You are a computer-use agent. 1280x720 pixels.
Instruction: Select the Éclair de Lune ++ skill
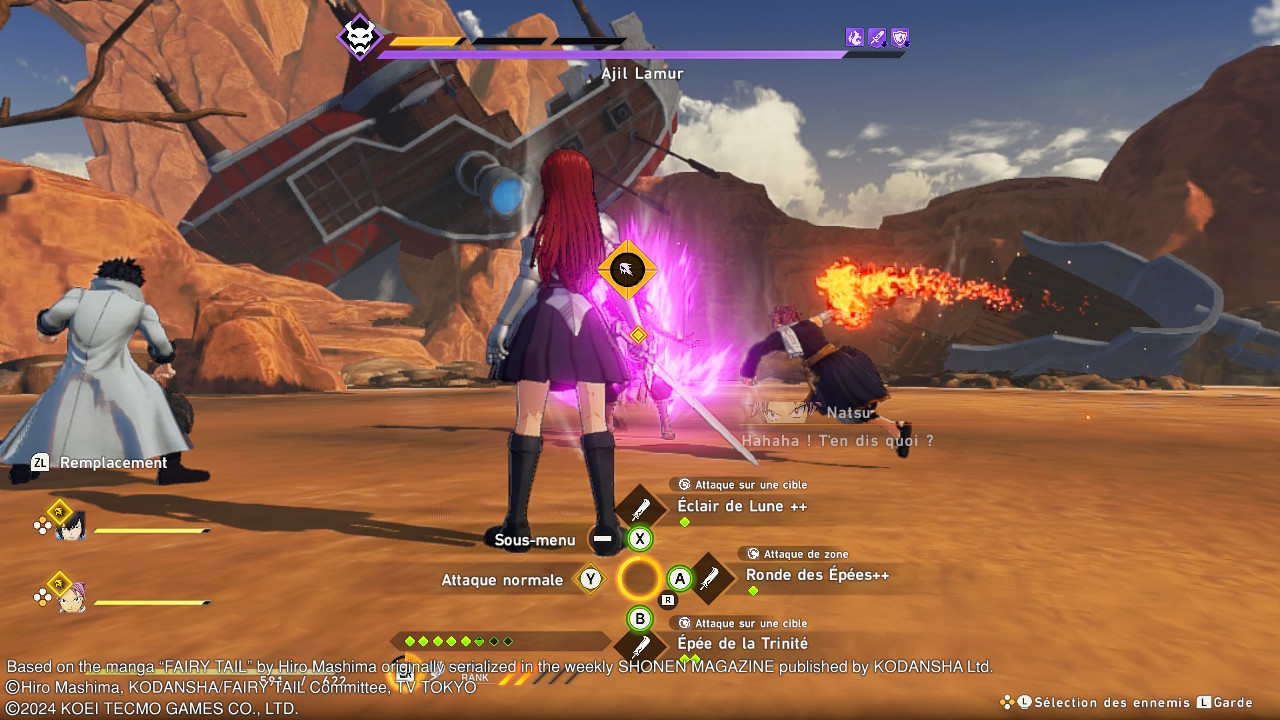coord(741,506)
